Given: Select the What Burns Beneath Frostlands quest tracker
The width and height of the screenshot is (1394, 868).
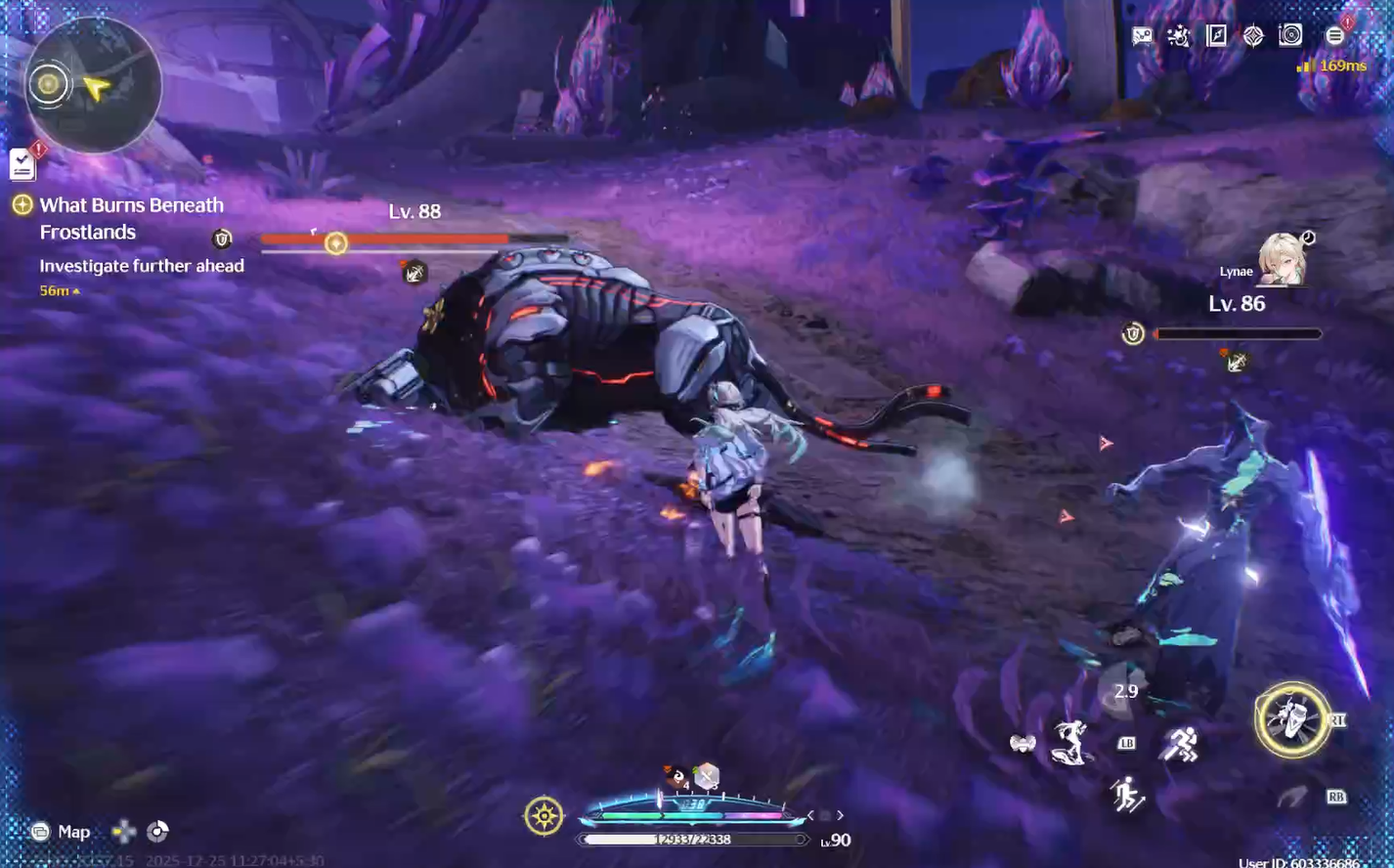Looking at the screenshot, I should pyautogui.click(x=131, y=218).
